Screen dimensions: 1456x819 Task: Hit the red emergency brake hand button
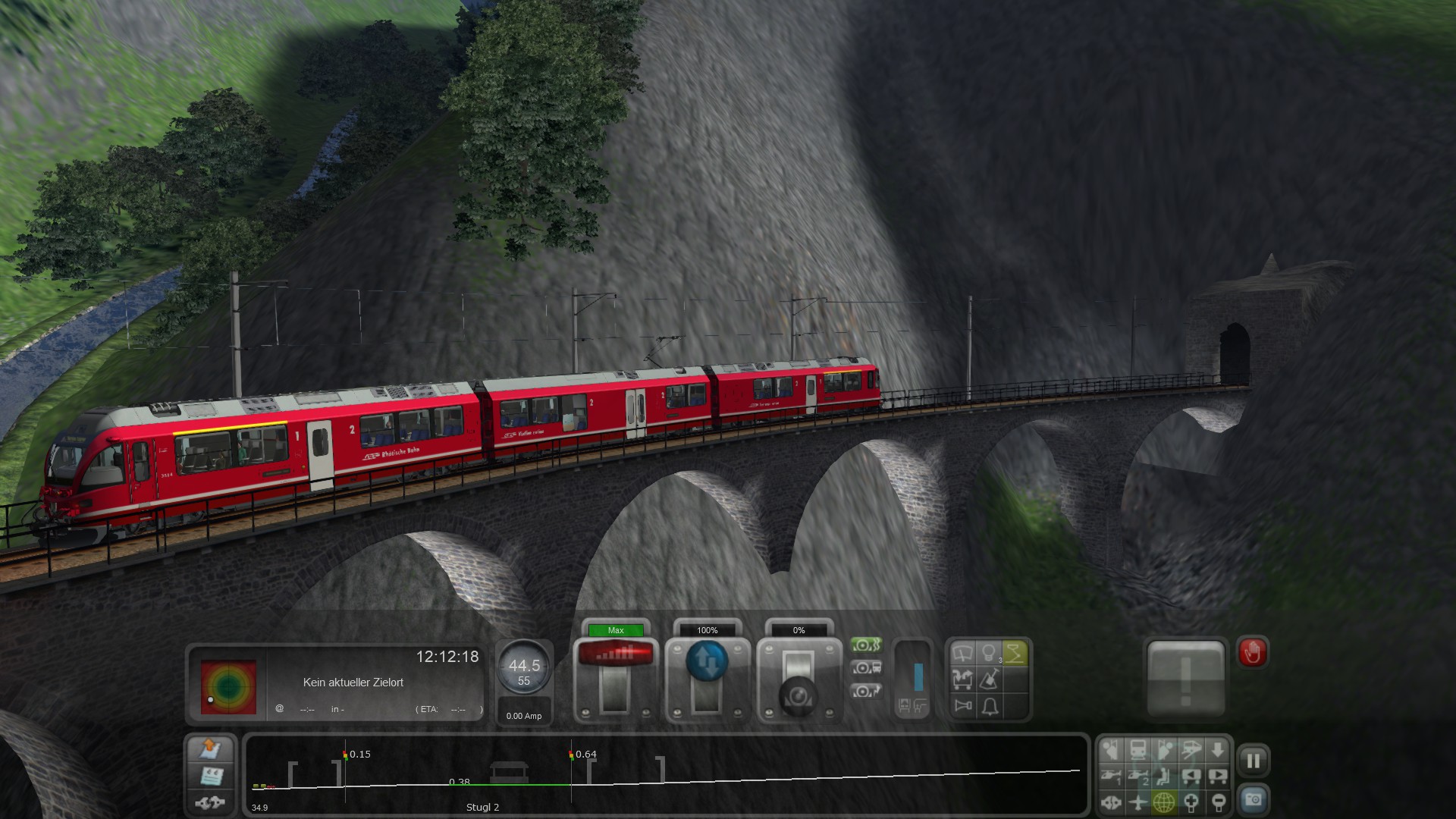coord(1252,652)
